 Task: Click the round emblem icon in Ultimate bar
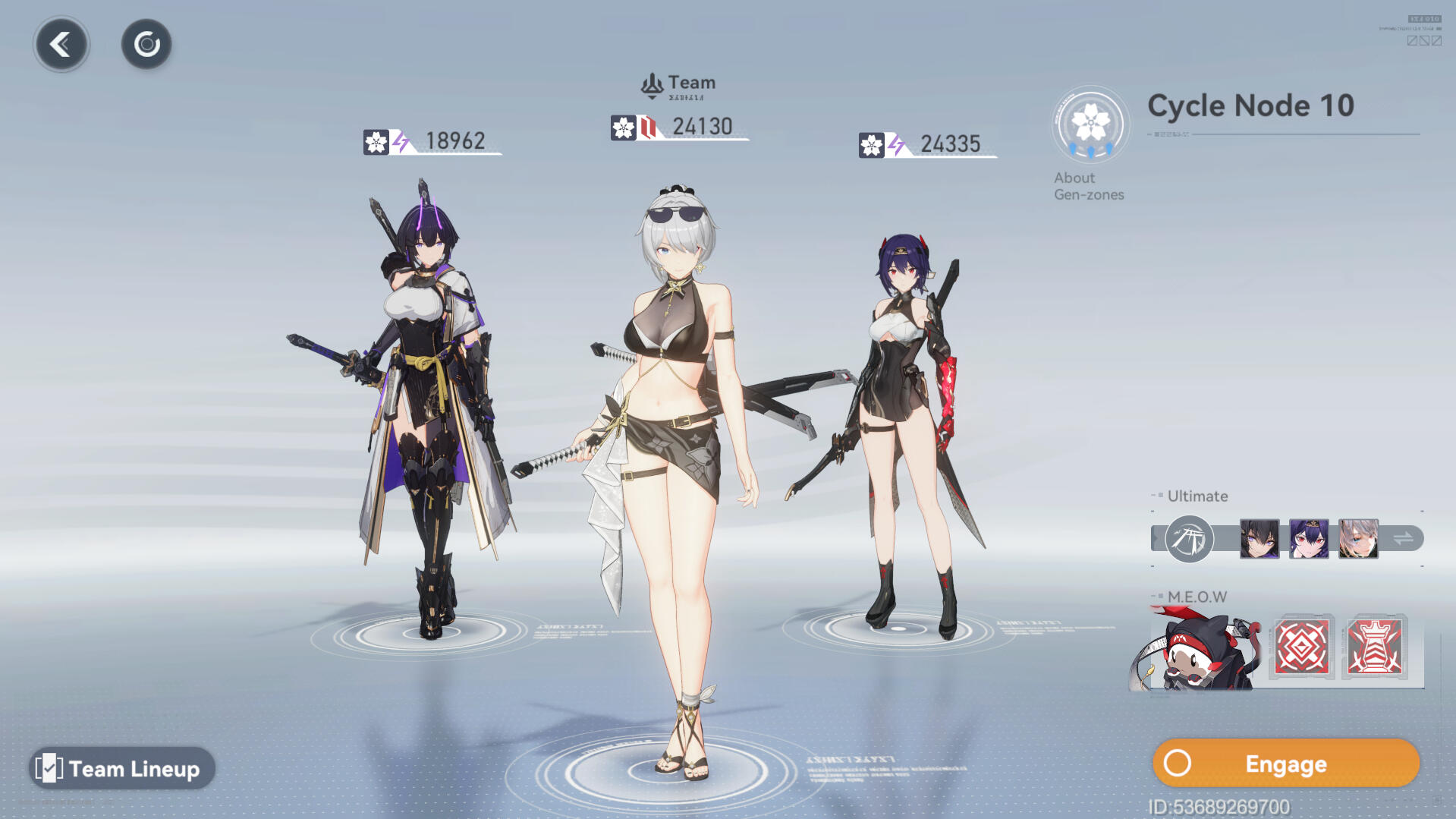tap(1189, 539)
